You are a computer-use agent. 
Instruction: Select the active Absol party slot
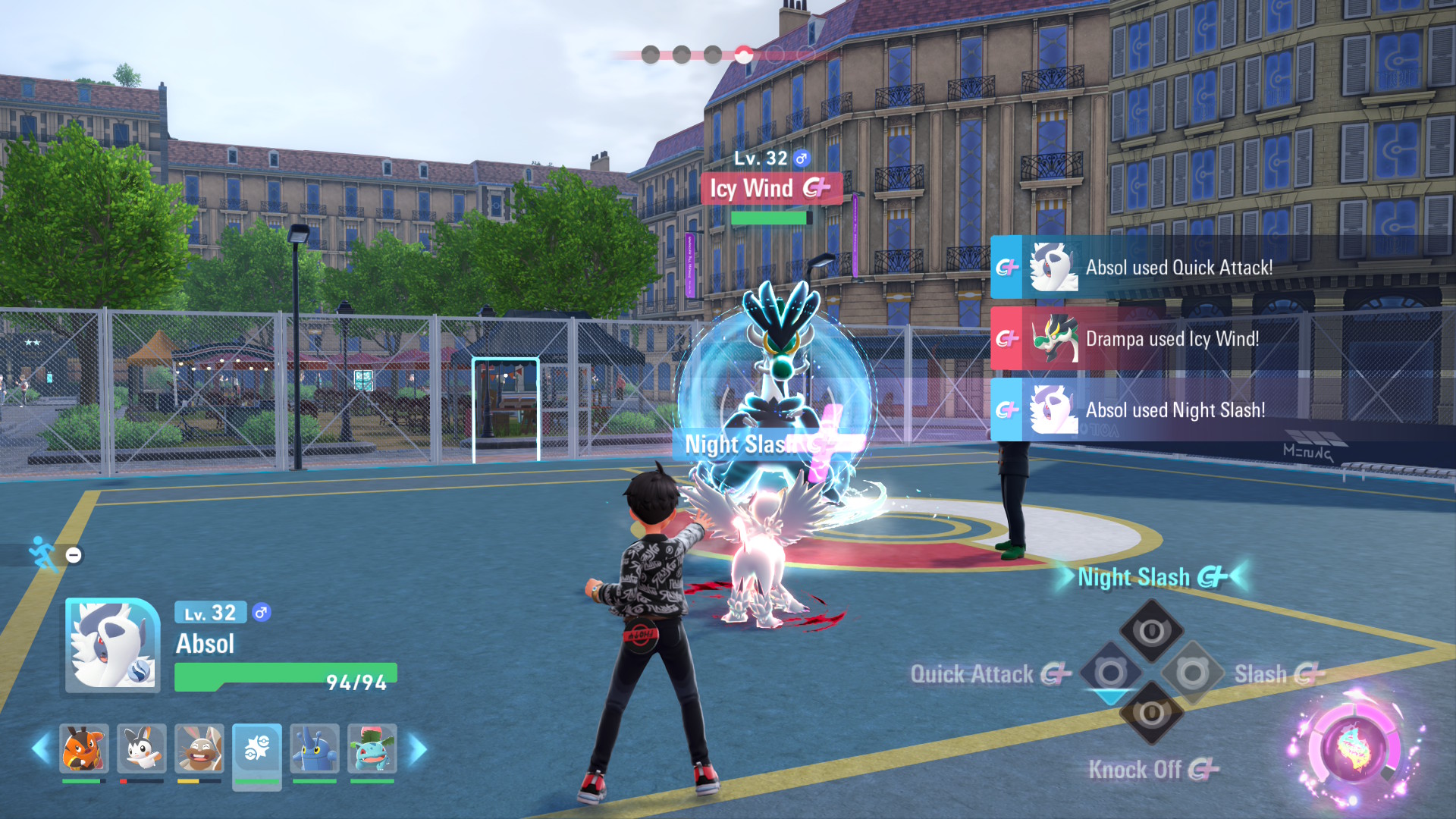(257, 750)
